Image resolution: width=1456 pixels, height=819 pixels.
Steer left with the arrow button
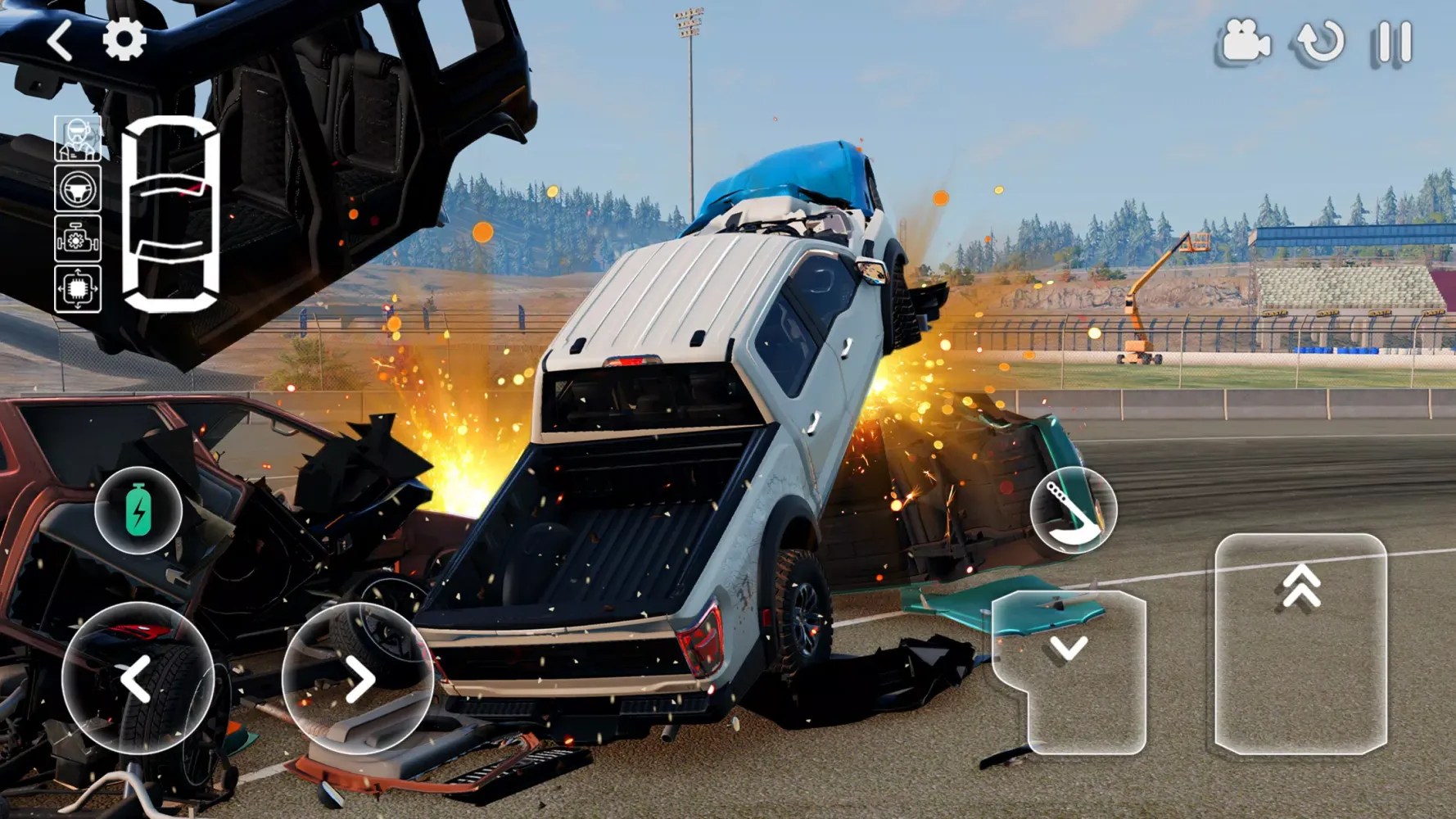138,678
